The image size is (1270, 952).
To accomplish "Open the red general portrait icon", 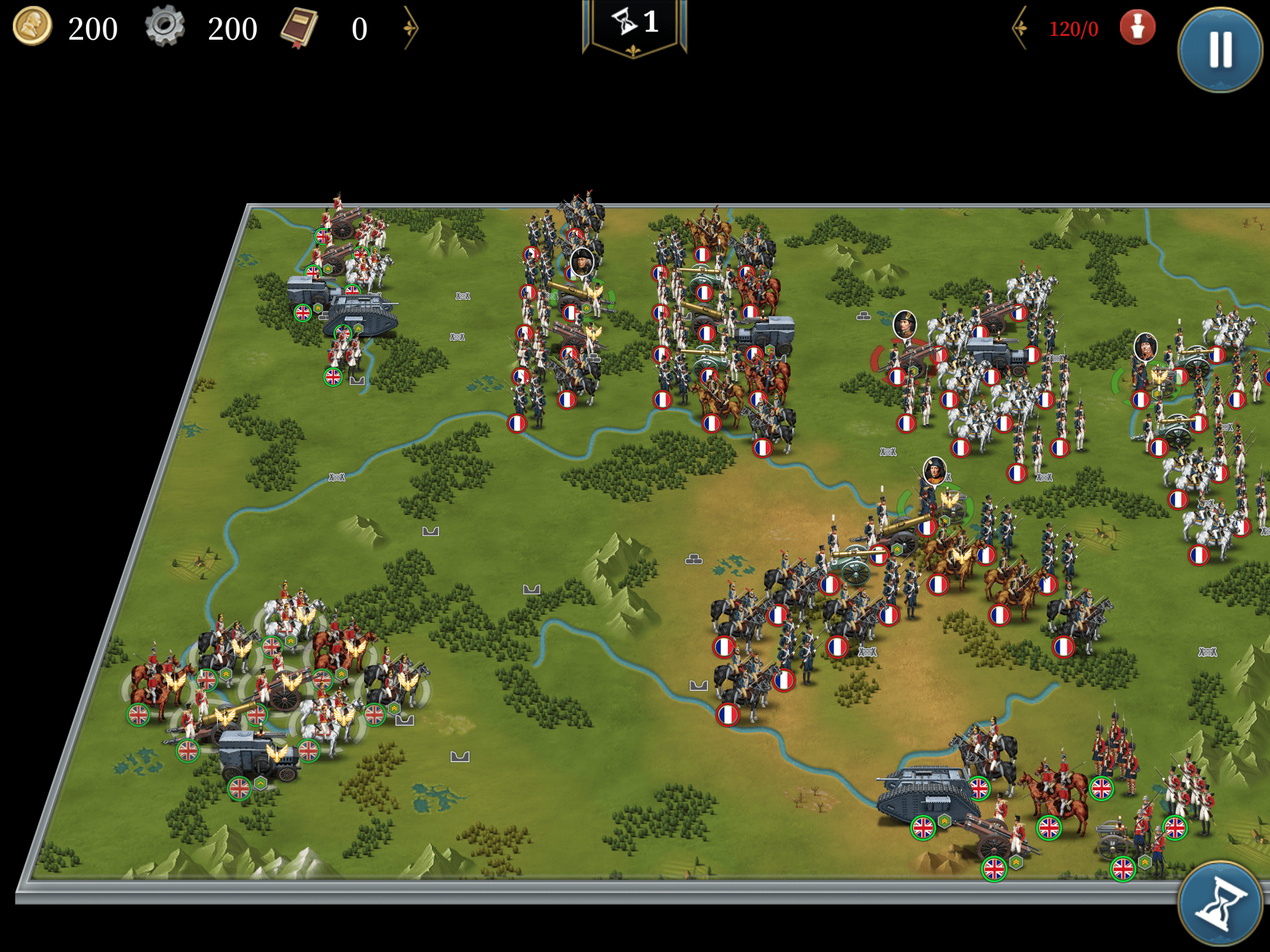I will tap(1137, 28).
